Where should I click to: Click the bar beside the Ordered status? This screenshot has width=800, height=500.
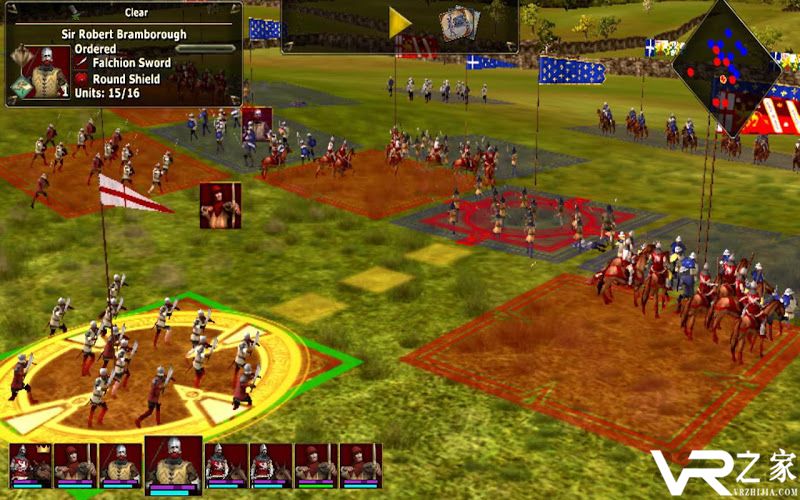pyautogui.click(x=205, y=48)
